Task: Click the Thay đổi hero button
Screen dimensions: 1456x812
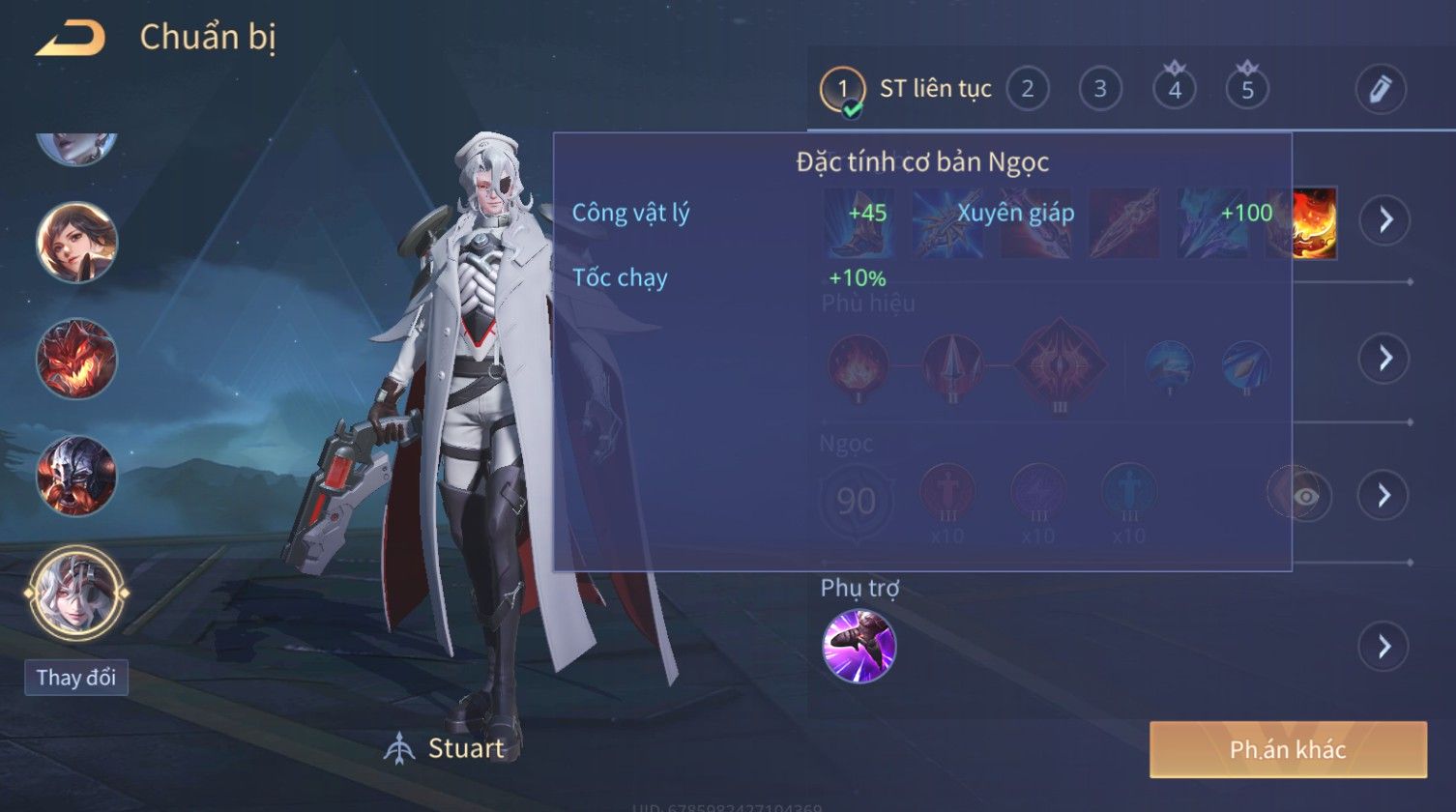Action: pyautogui.click(x=76, y=678)
